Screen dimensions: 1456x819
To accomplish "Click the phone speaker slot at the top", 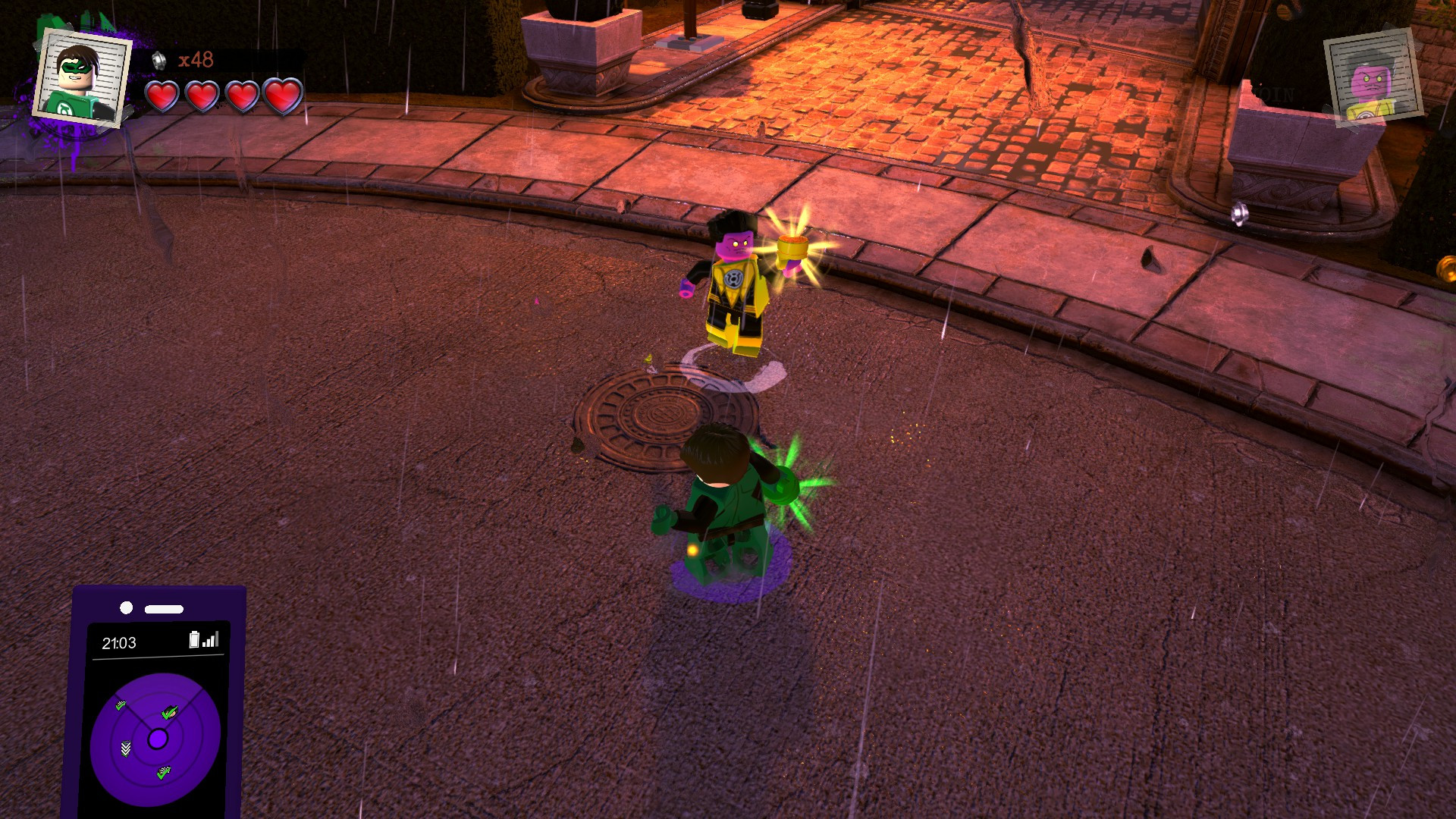I will point(164,607).
